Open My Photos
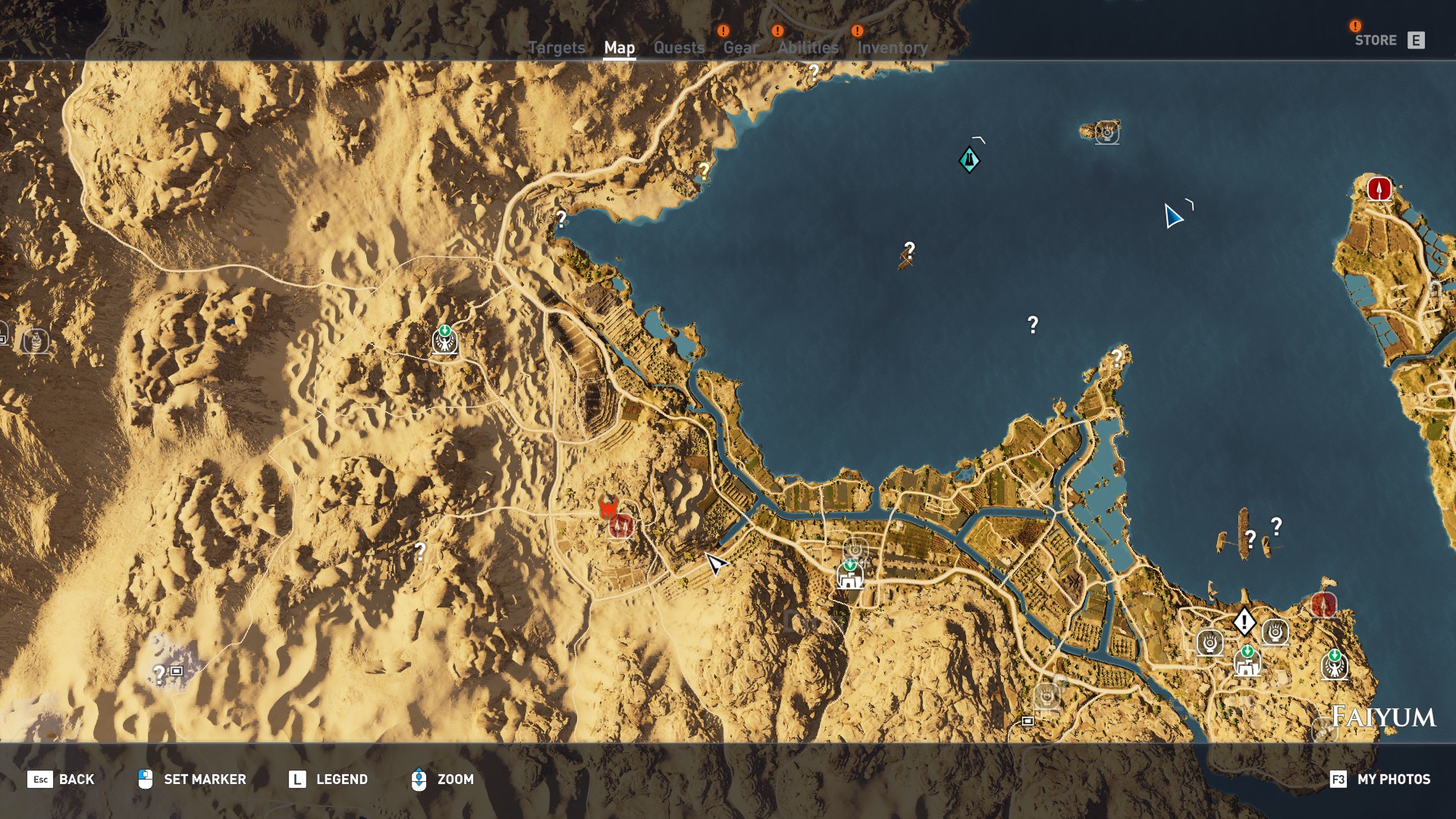 tap(1380, 779)
